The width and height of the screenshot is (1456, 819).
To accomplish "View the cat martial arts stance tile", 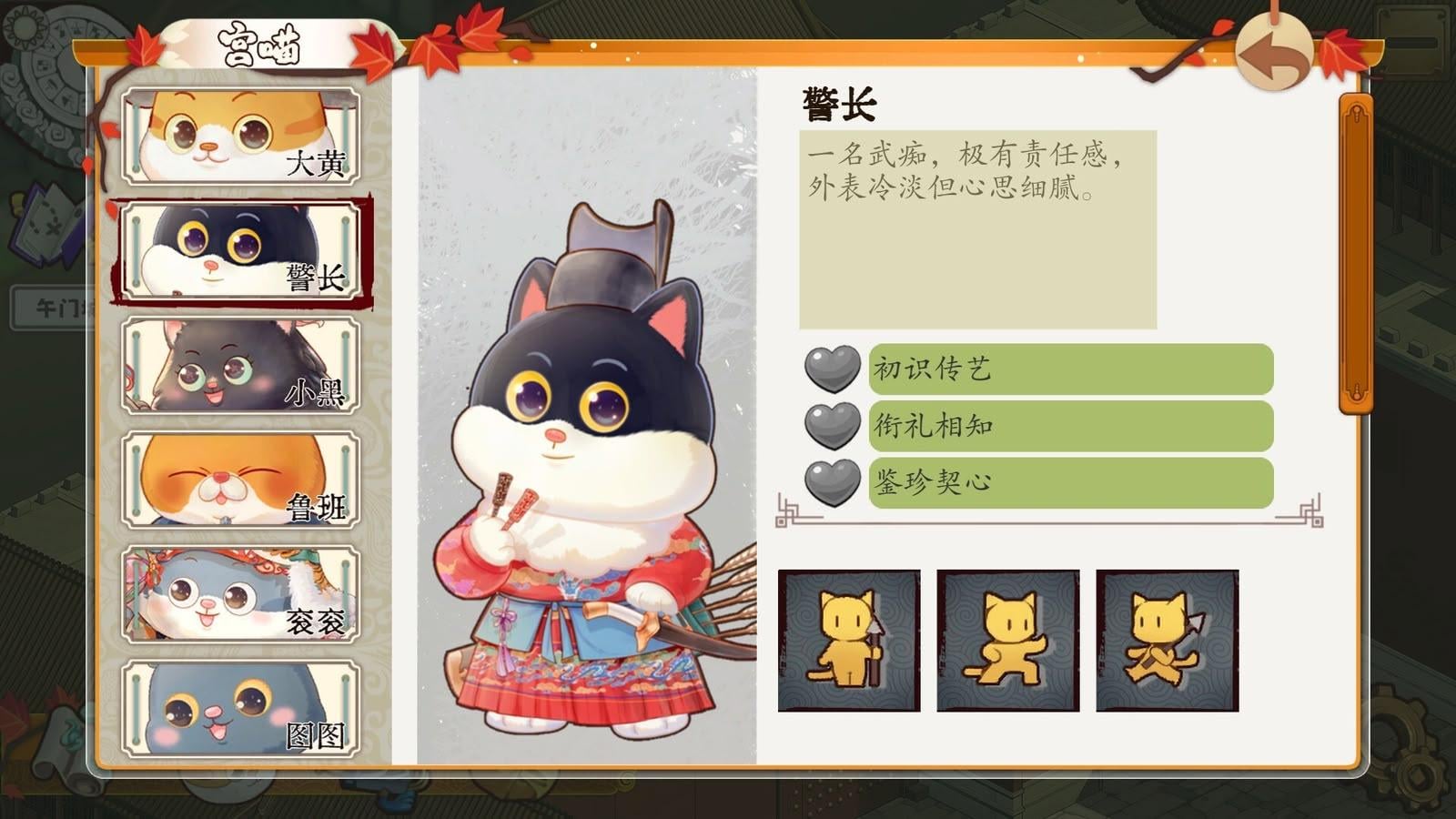I will (1008, 641).
